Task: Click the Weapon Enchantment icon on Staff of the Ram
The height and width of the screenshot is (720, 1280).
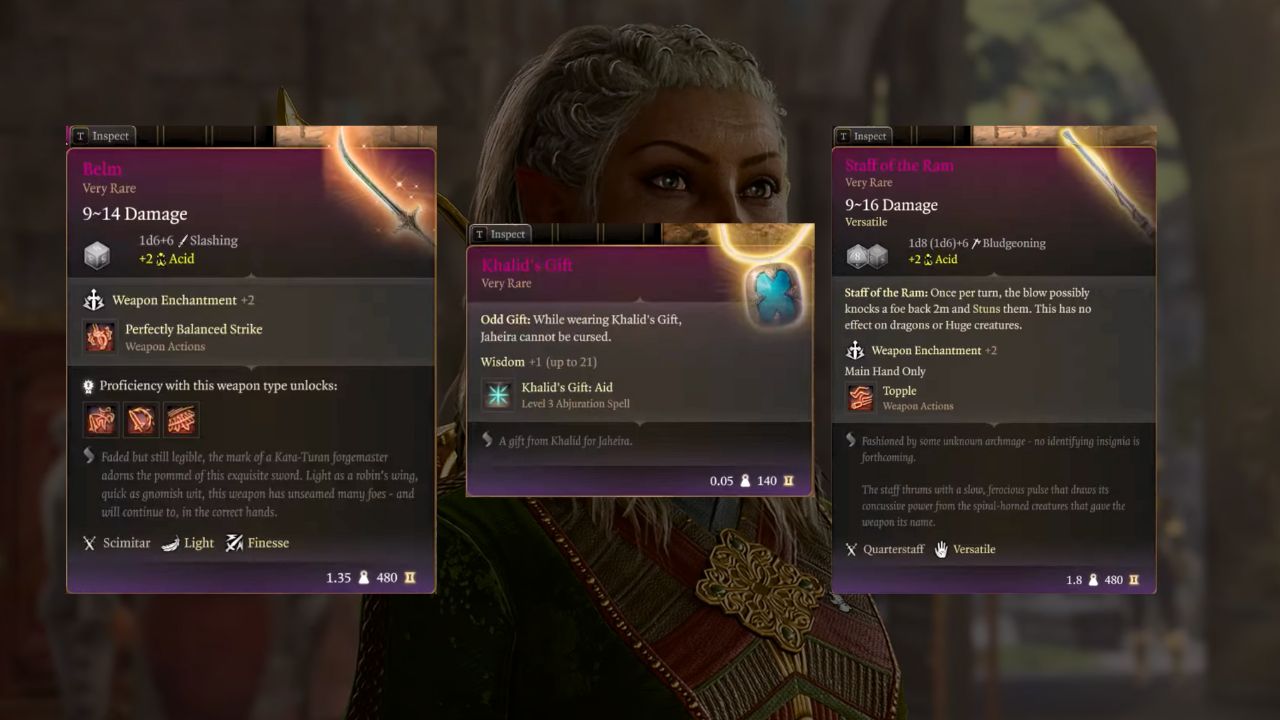Action: pyautogui.click(x=855, y=350)
